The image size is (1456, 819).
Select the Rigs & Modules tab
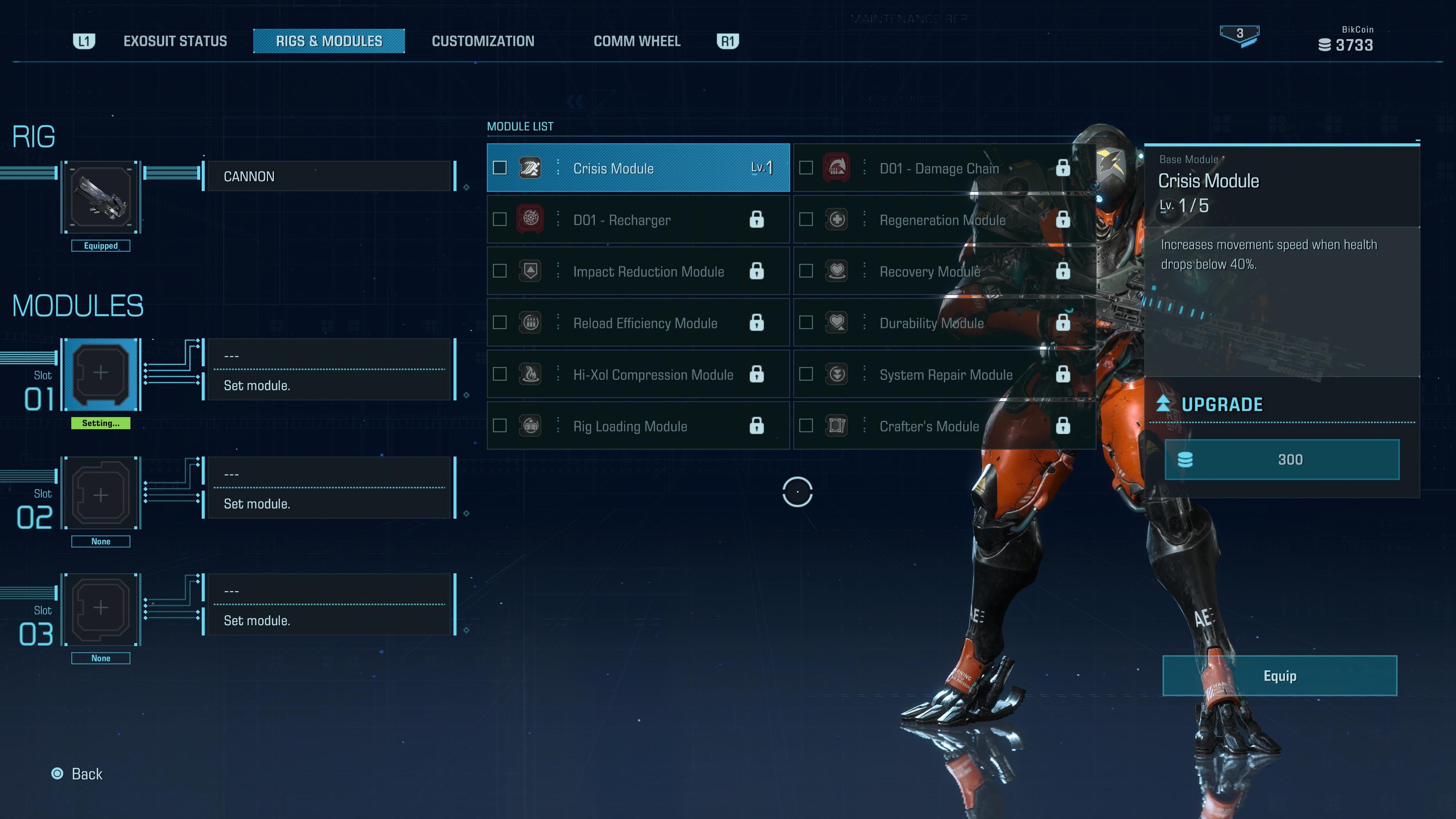329,41
